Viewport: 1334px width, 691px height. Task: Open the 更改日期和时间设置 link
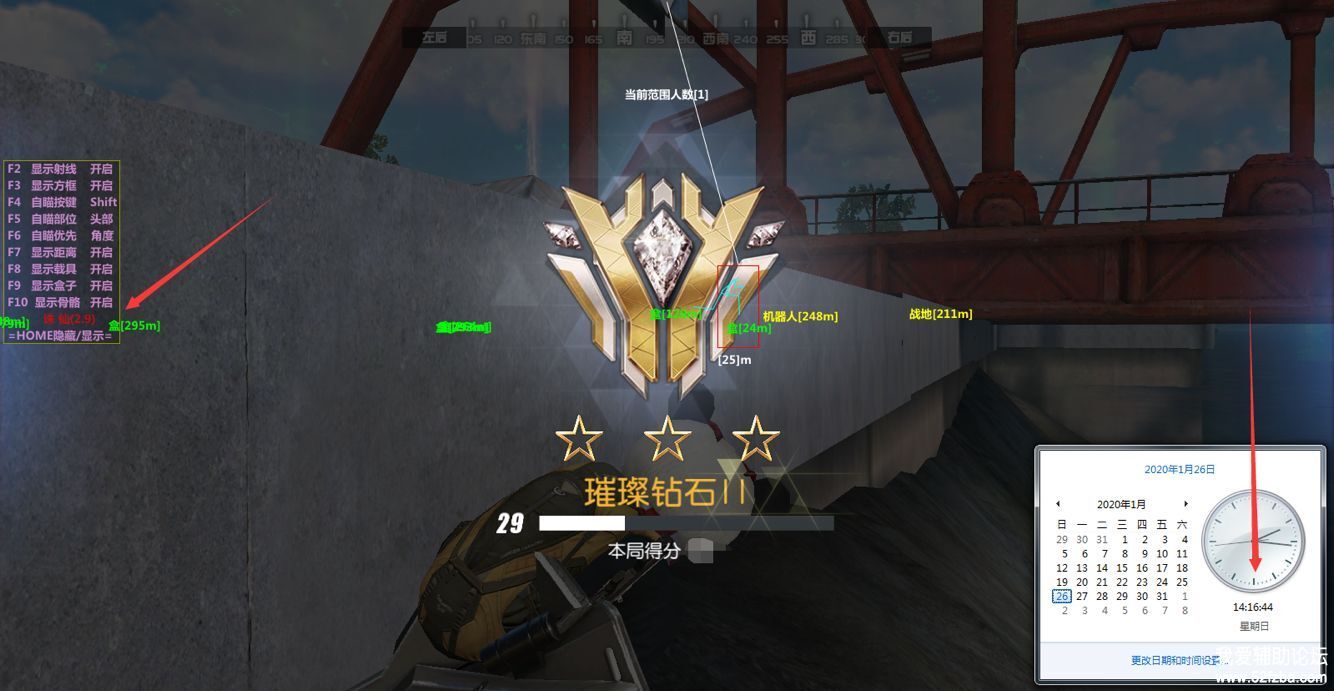(x=1176, y=660)
